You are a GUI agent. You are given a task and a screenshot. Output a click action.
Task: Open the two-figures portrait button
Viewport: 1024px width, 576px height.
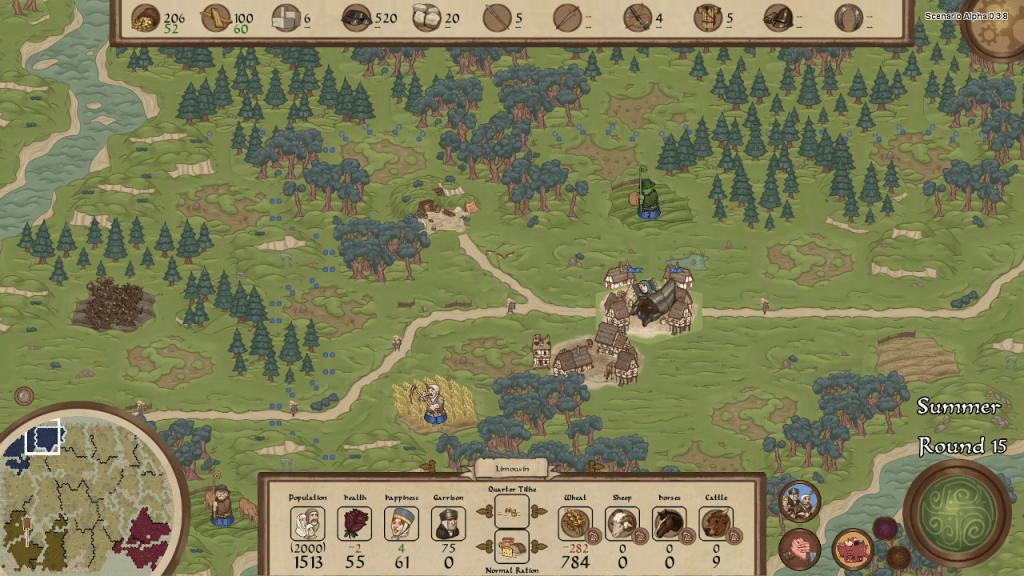[x=799, y=501]
